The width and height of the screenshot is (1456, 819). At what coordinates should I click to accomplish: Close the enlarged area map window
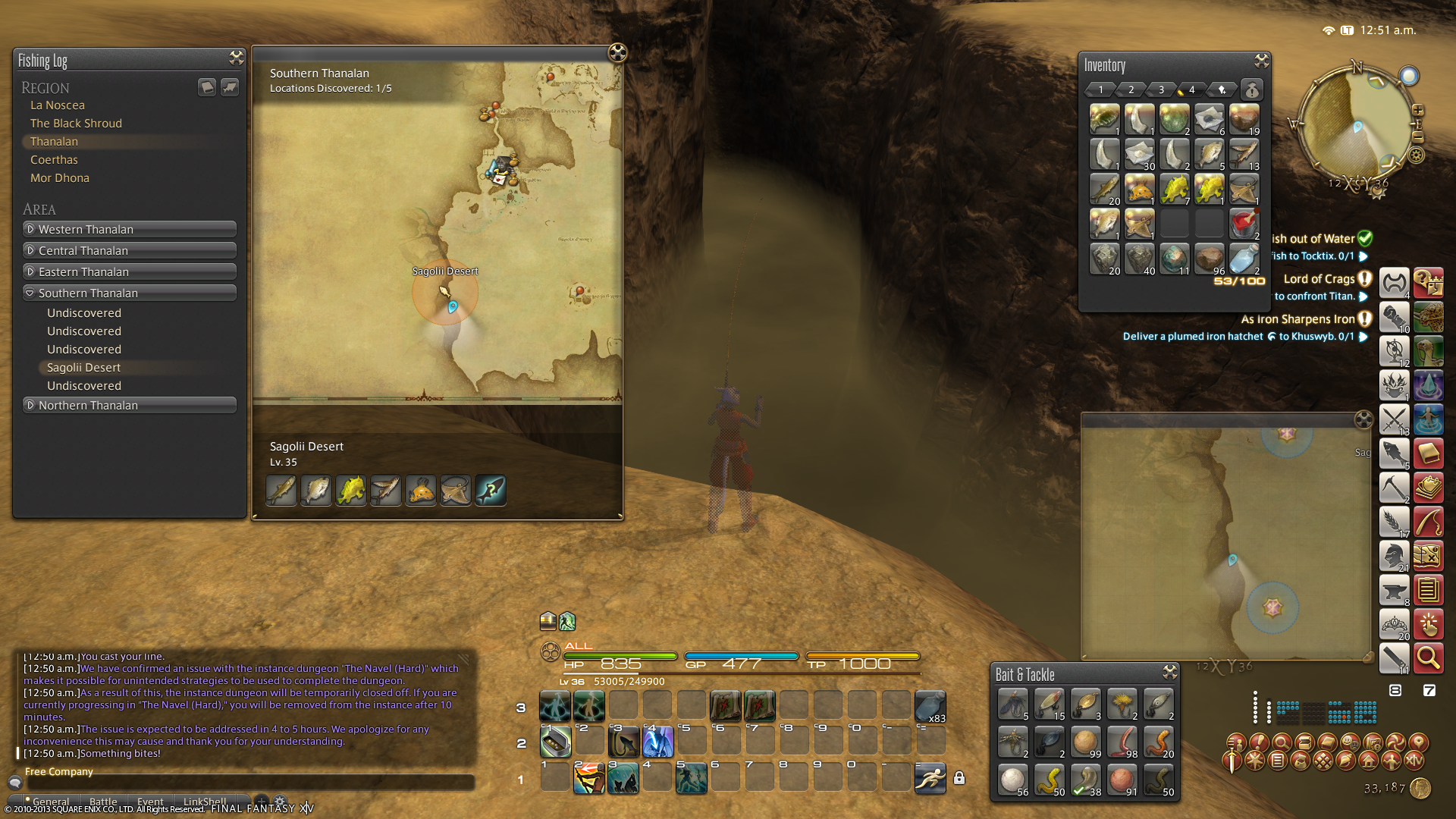1363,420
